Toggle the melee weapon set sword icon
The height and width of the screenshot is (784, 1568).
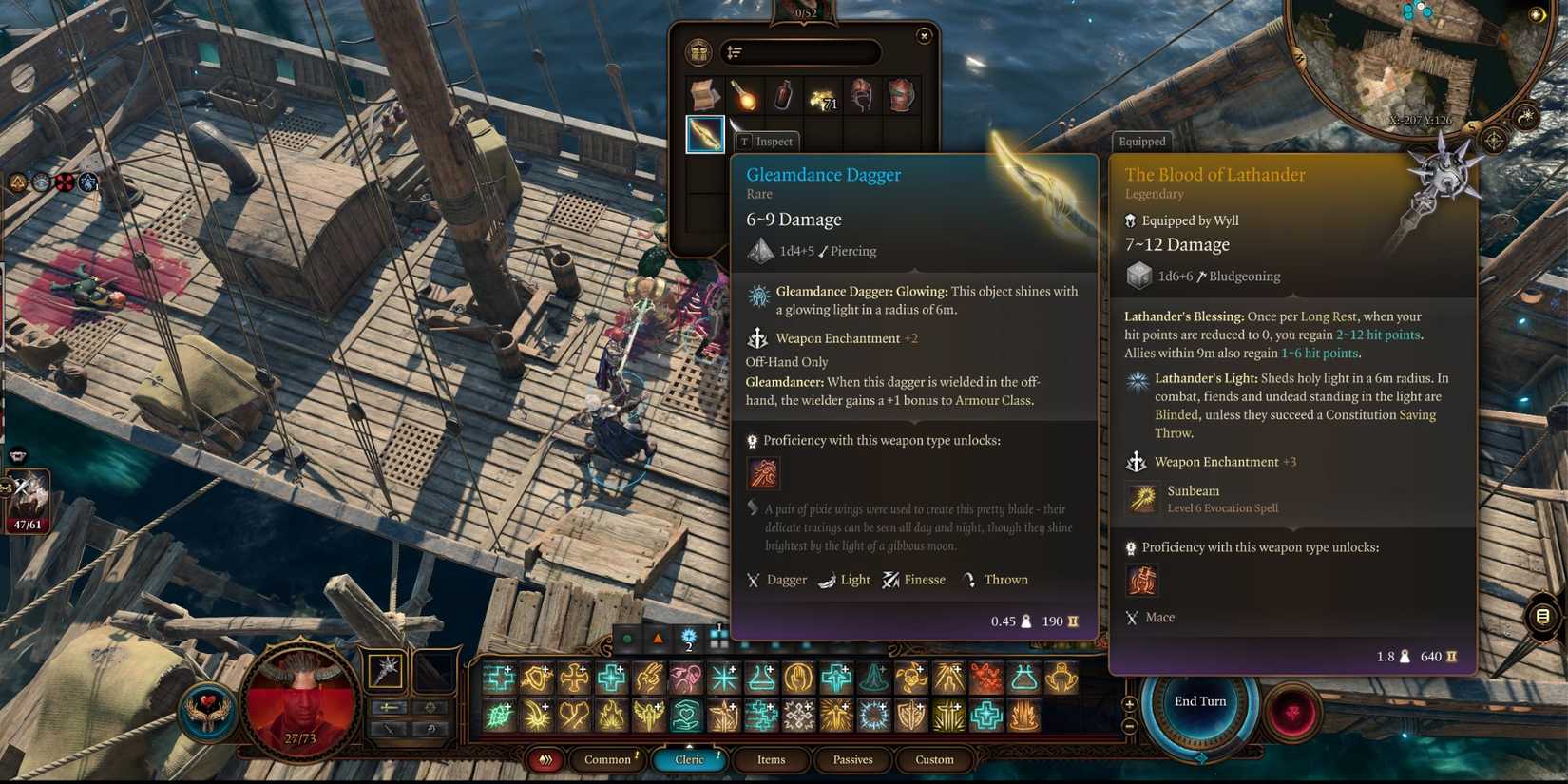(x=391, y=707)
